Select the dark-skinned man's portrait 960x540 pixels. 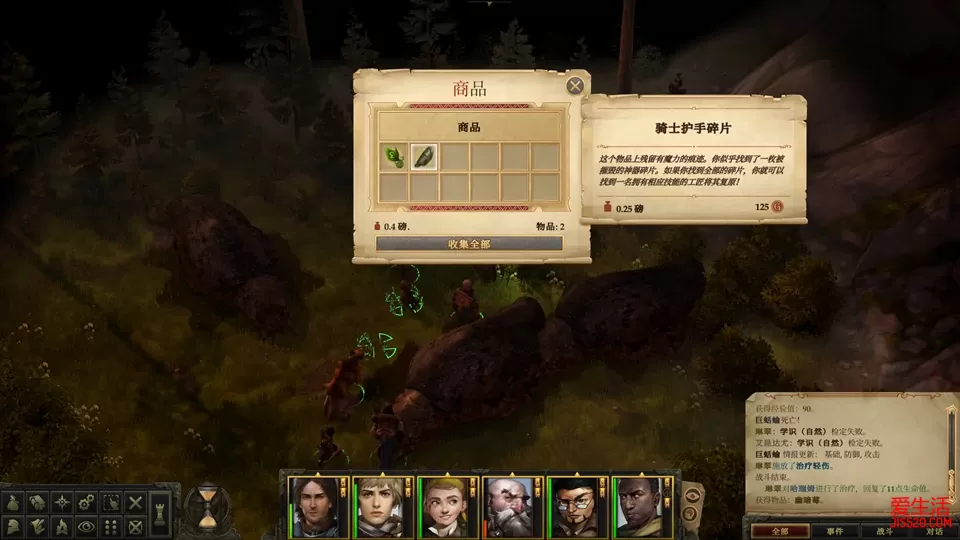pos(640,506)
